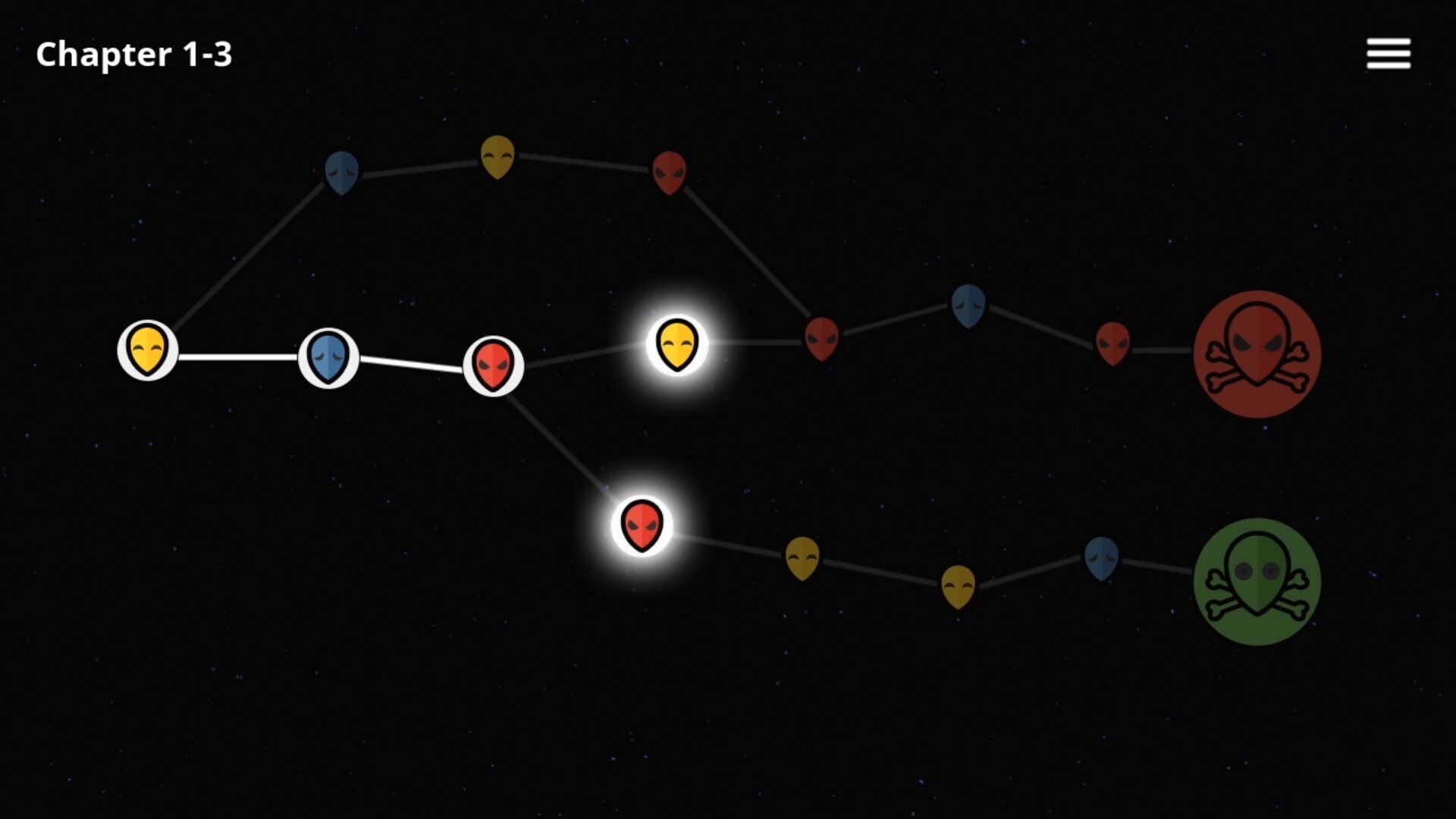Image resolution: width=1456 pixels, height=819 pixels.
Task: Select the glowing yellow alien level node
Action: coord(677,345)
